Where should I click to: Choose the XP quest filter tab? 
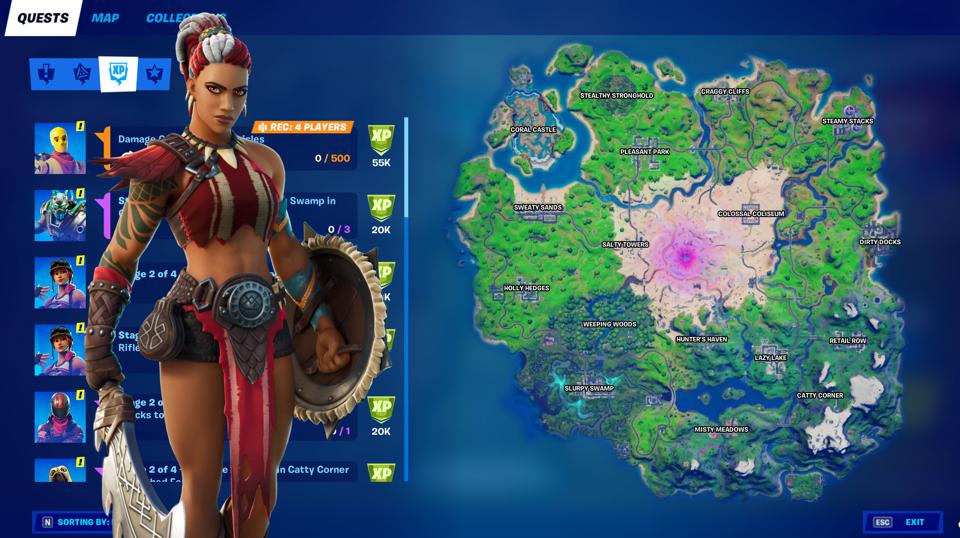[x=118, y=73]
